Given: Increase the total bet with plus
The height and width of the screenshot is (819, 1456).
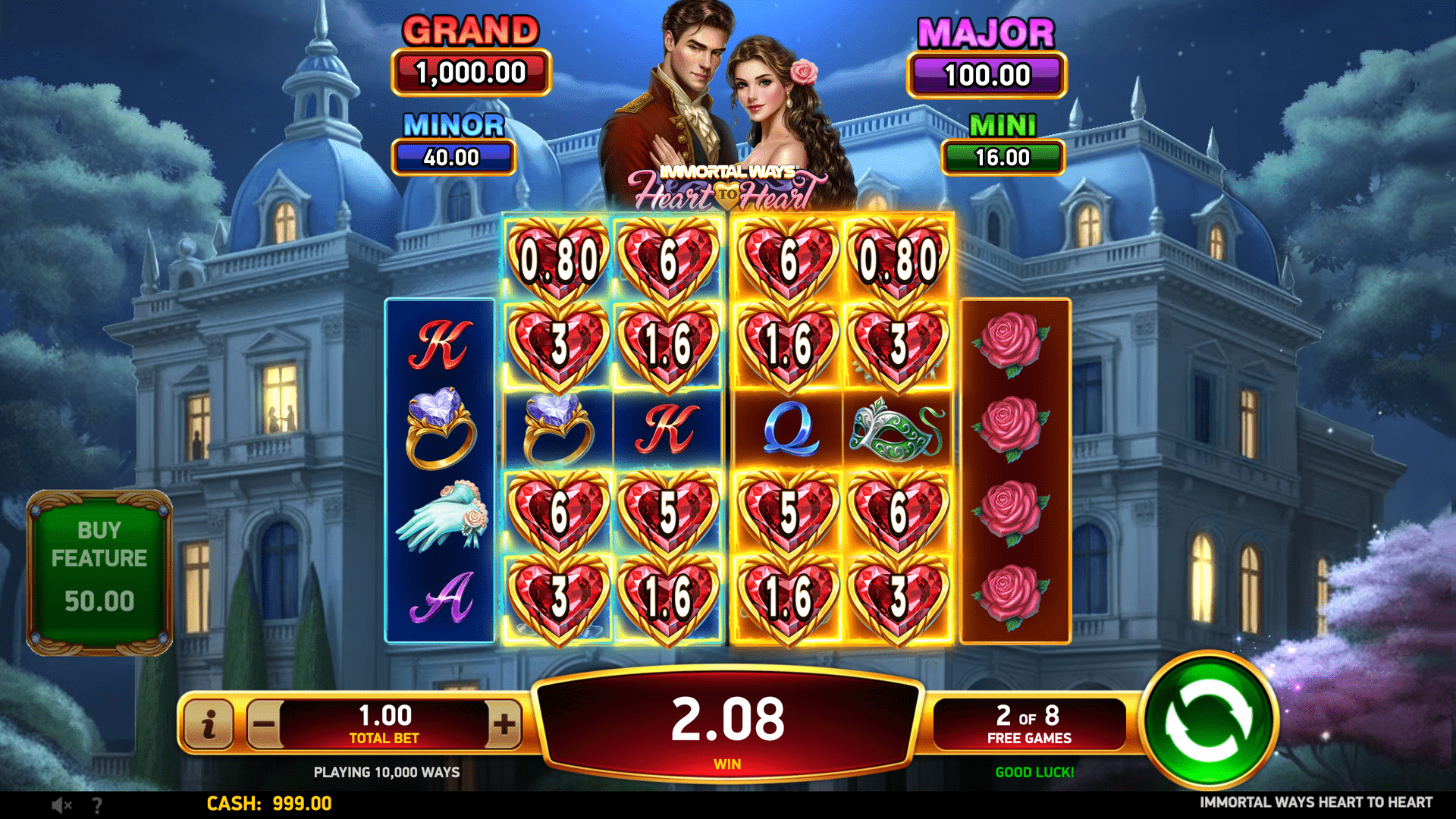Looking at the screenshot, I should (x=504, y=724).
